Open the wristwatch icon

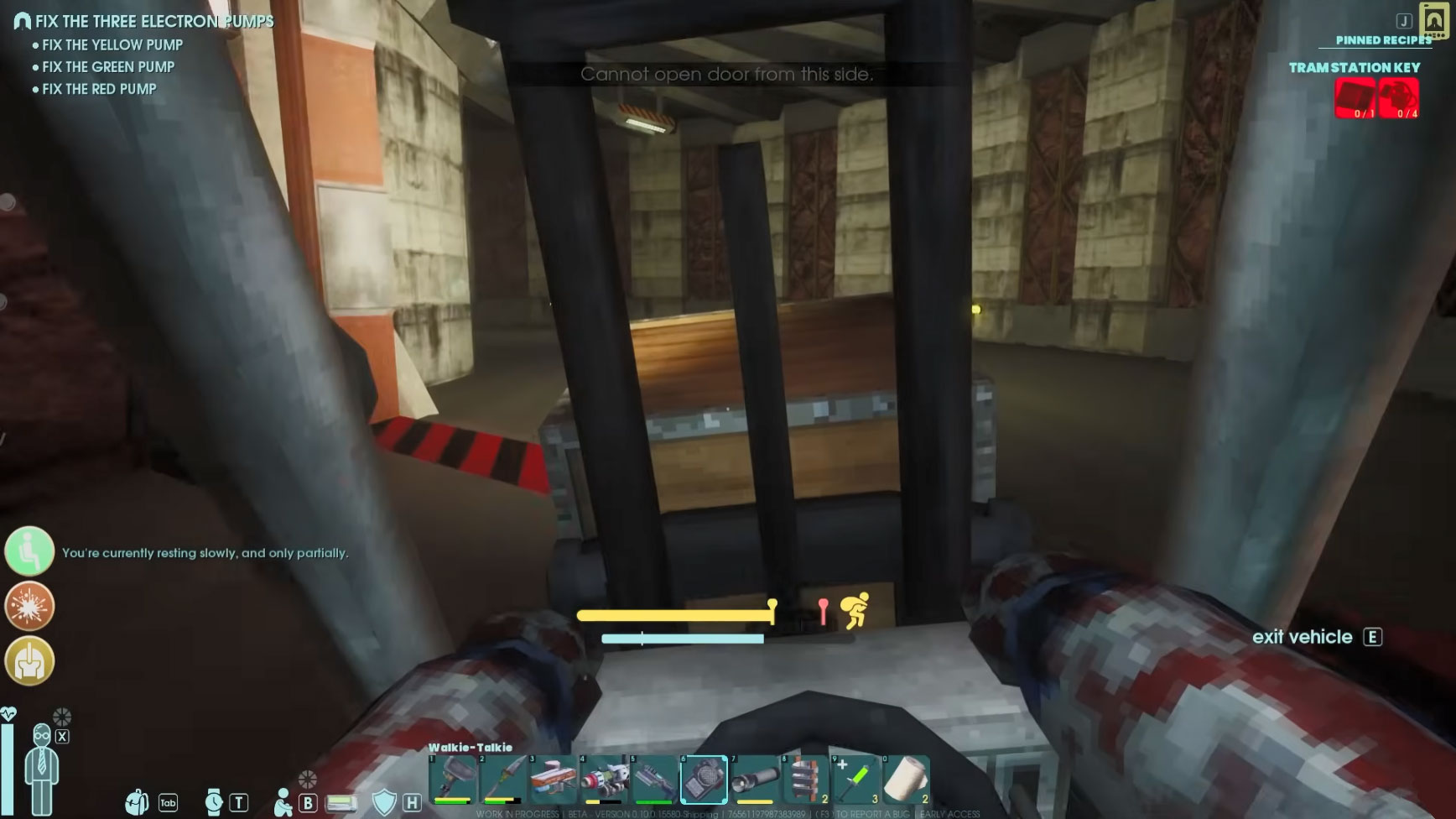[214, 802]
